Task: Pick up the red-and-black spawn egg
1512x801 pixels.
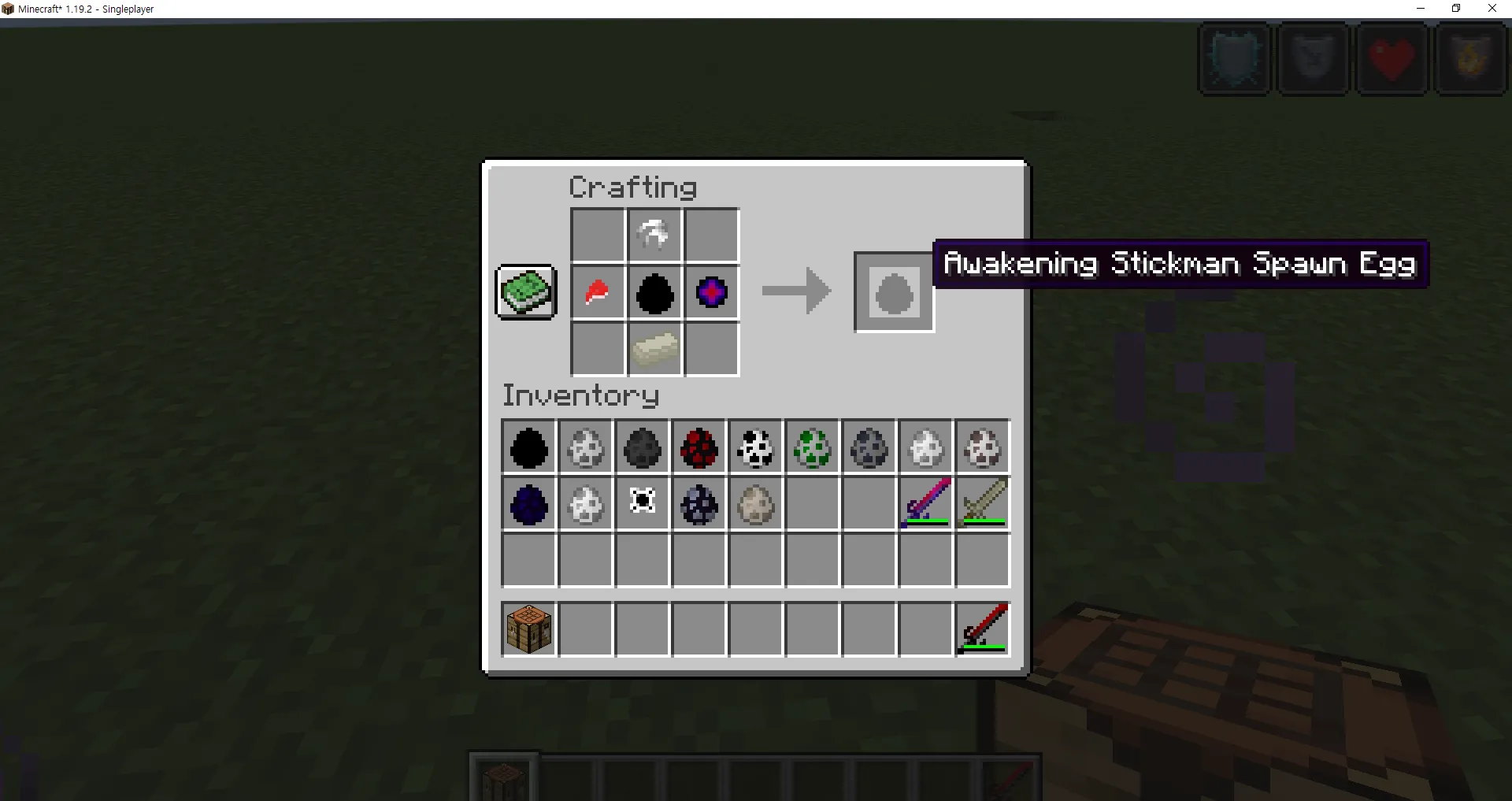Action: tap(699, 447)
